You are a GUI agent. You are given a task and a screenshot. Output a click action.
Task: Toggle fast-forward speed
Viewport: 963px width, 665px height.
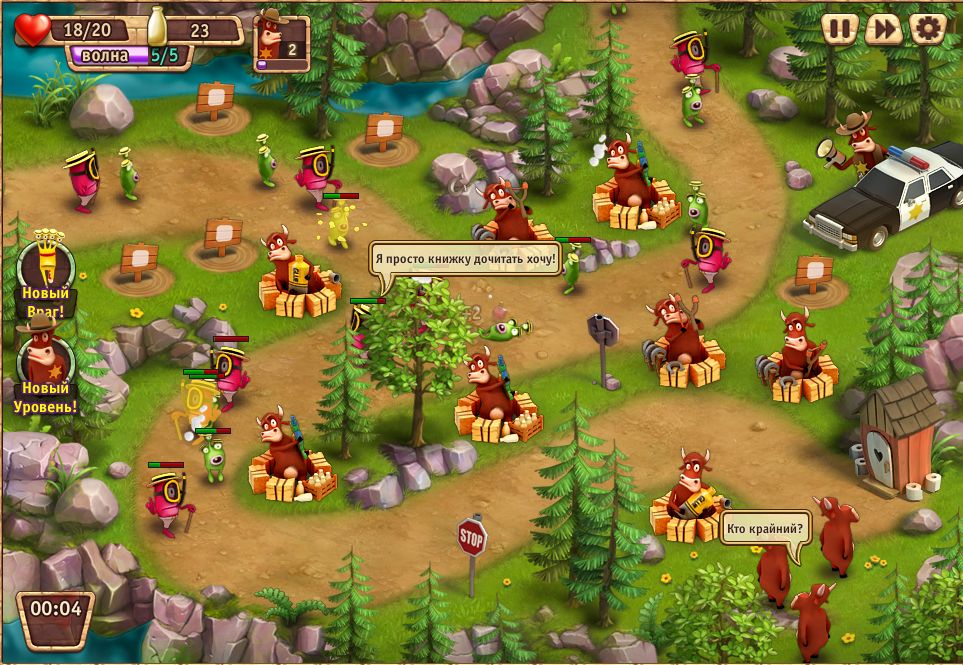click(x=884, y=28)
